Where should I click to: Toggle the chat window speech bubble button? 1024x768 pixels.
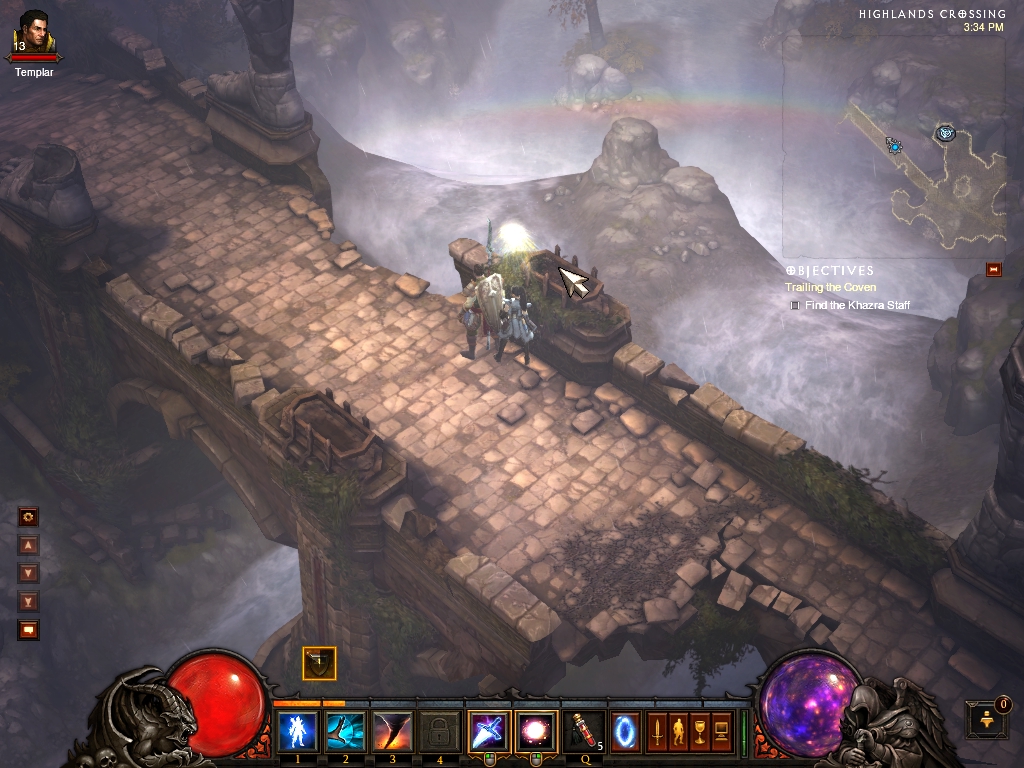point(29,629)
